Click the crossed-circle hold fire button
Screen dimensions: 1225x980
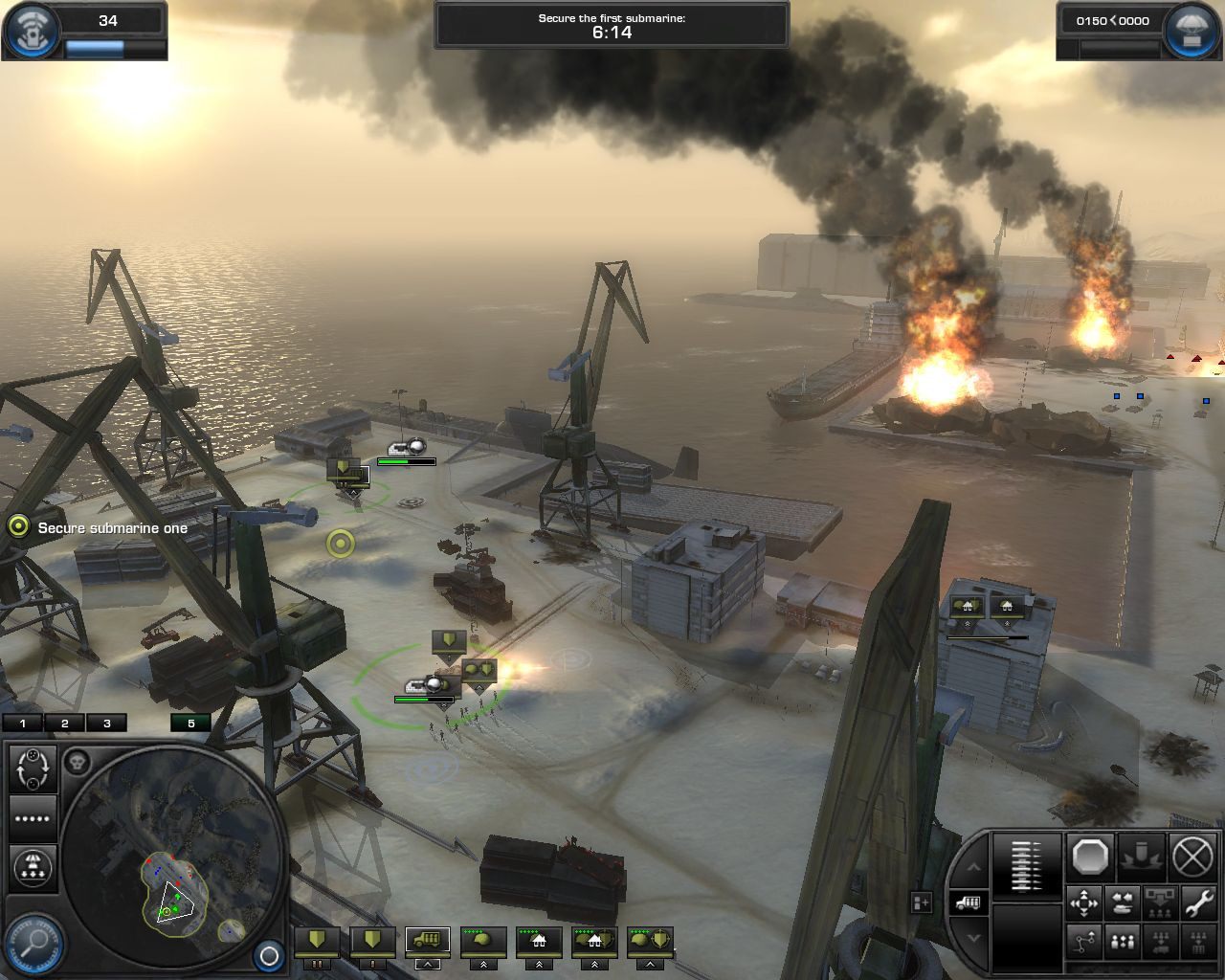(x=1192, y=856)
